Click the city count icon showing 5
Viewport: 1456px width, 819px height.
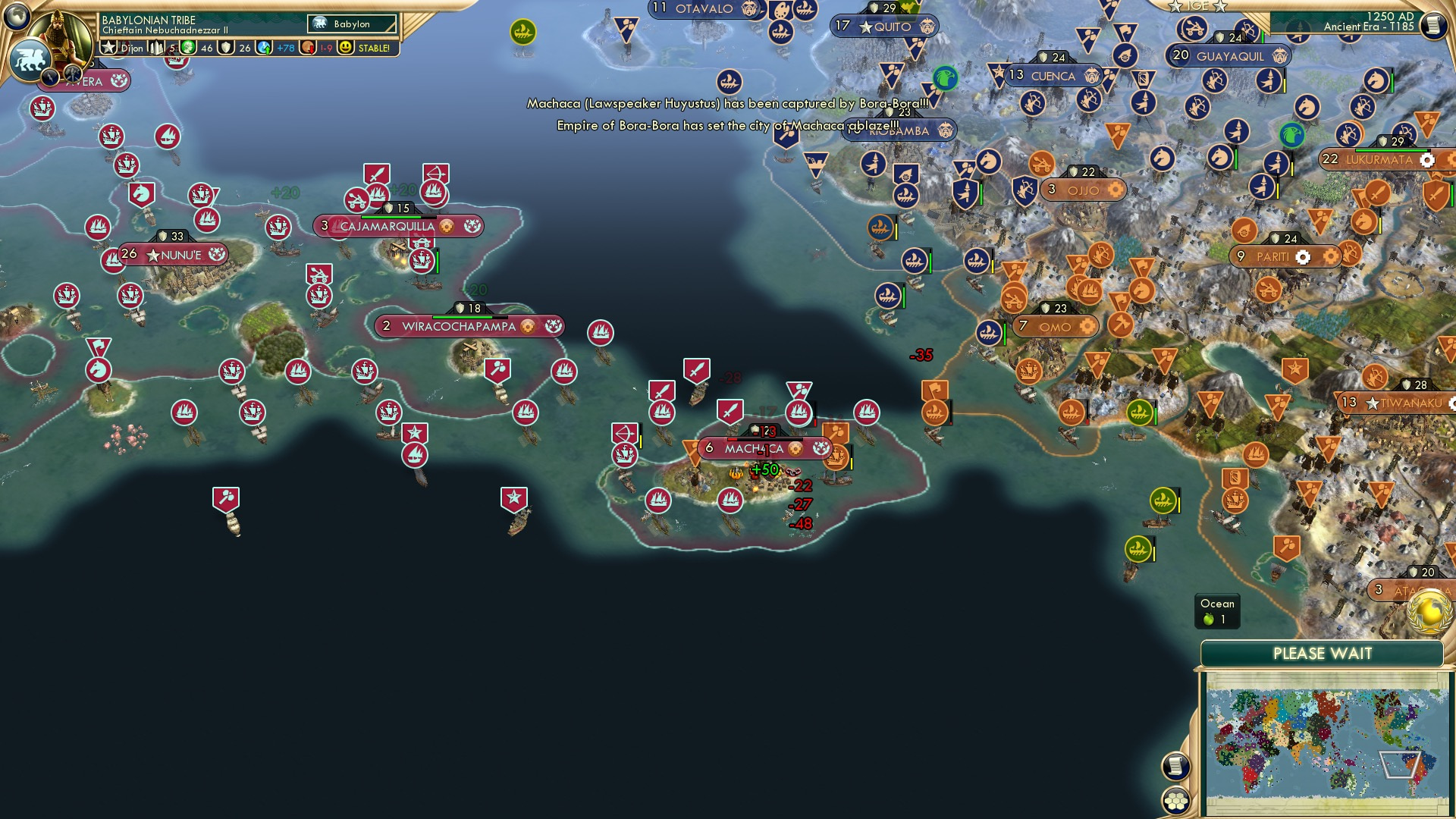pos(156,48)
